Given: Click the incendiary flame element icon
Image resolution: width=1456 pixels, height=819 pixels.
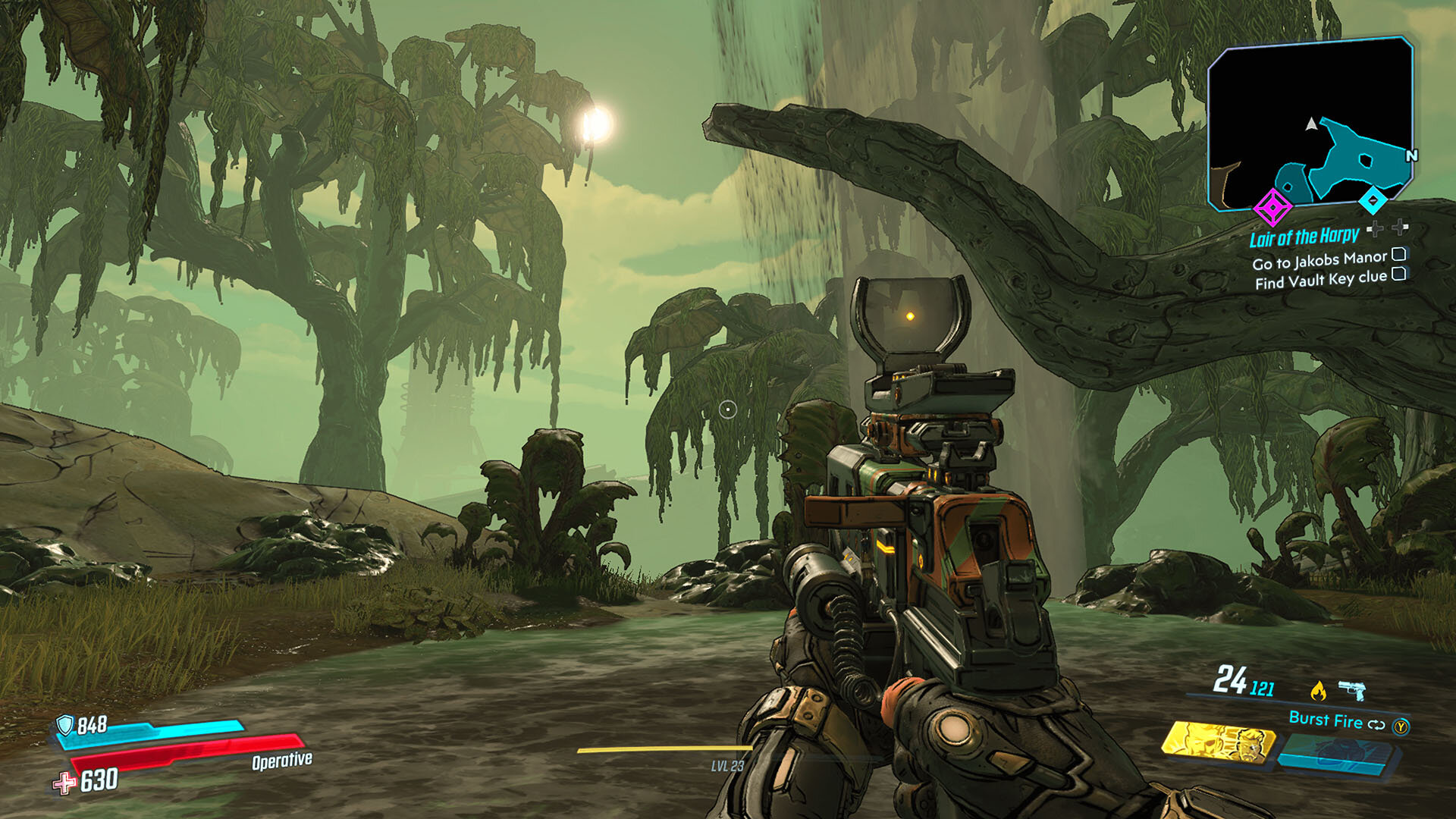Looking at the screenshot, I should coord(1319,690).
